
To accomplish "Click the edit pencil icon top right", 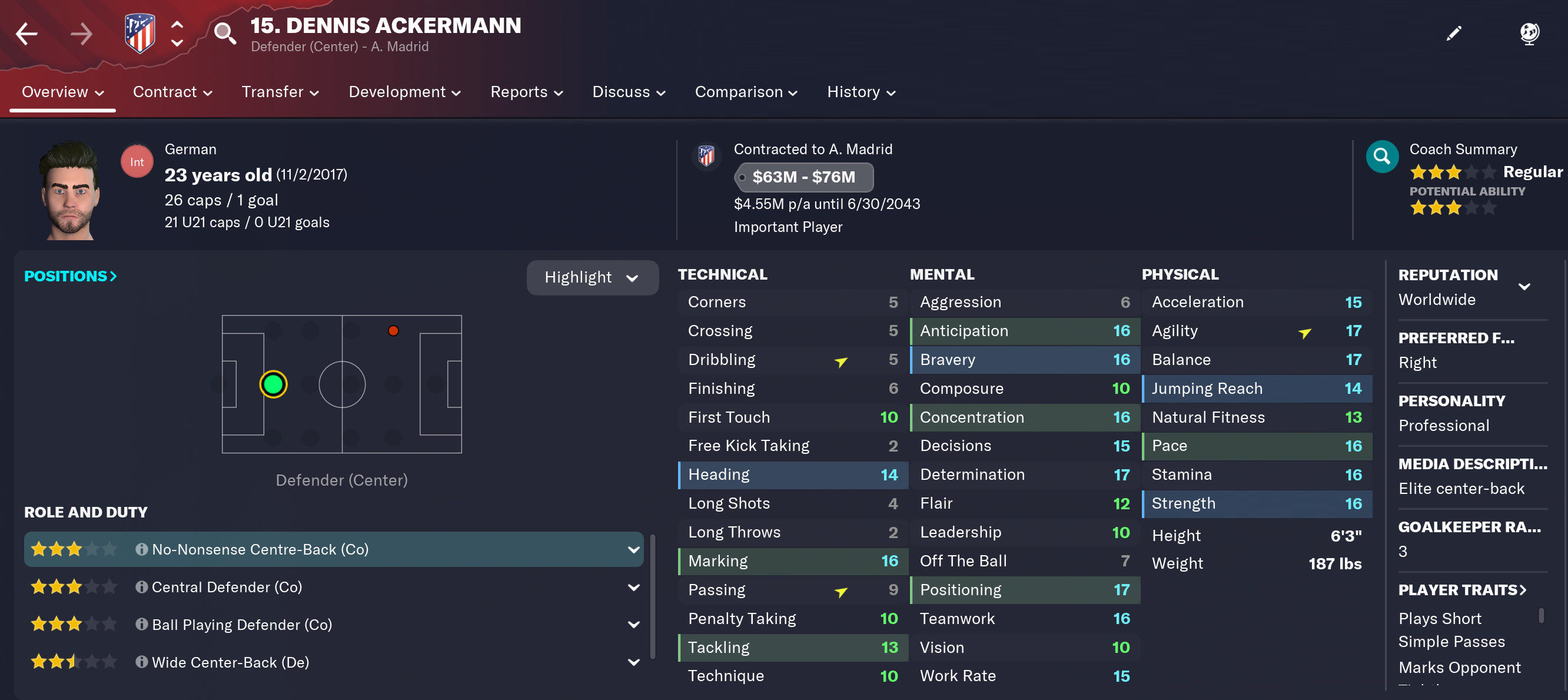I will click(1454, 34).
